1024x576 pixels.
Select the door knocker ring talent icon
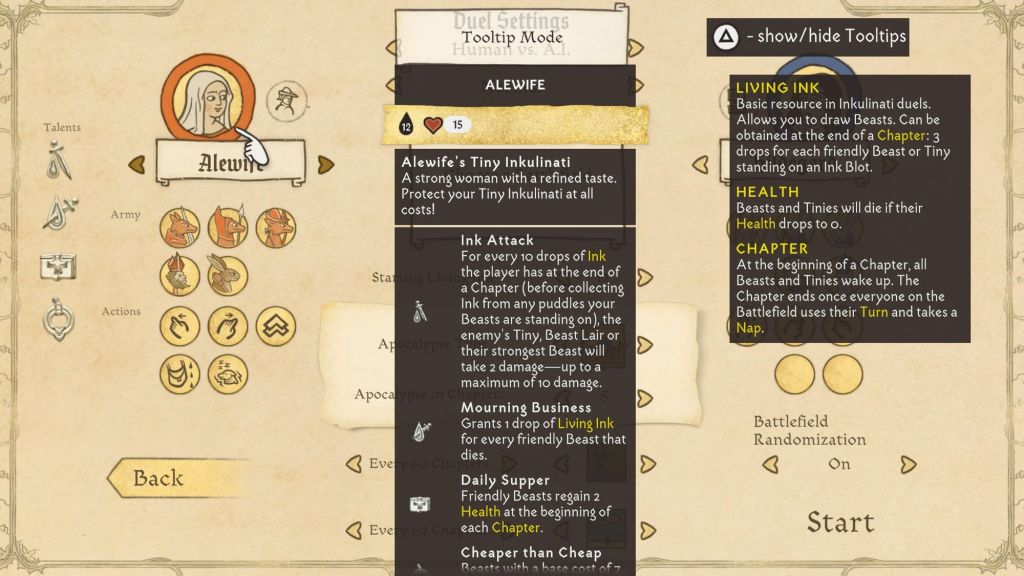[58, 320]
